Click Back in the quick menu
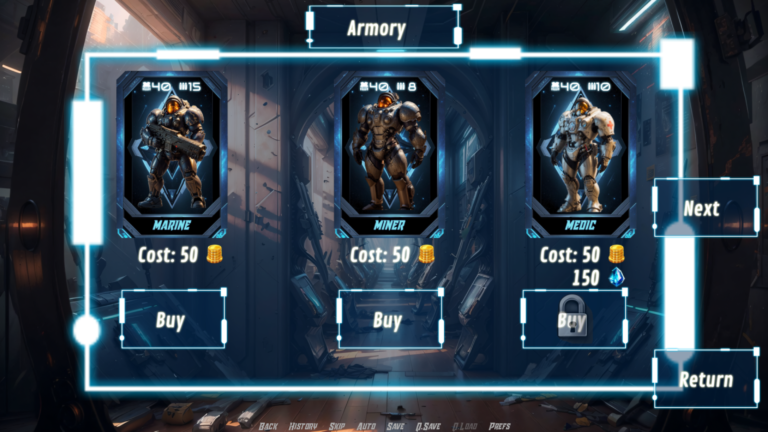 (268, 426)
